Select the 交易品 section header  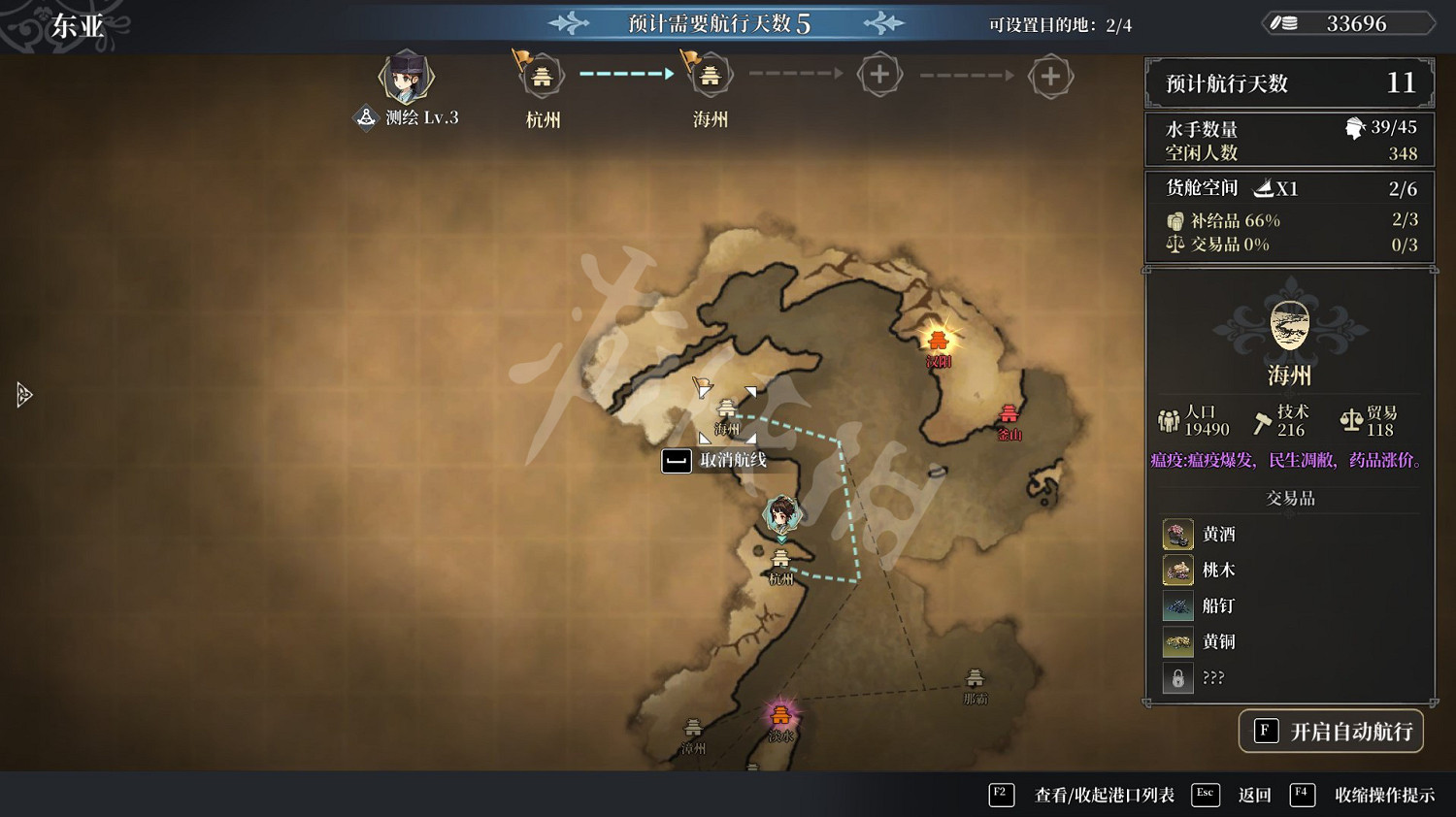click(1289, 498)
